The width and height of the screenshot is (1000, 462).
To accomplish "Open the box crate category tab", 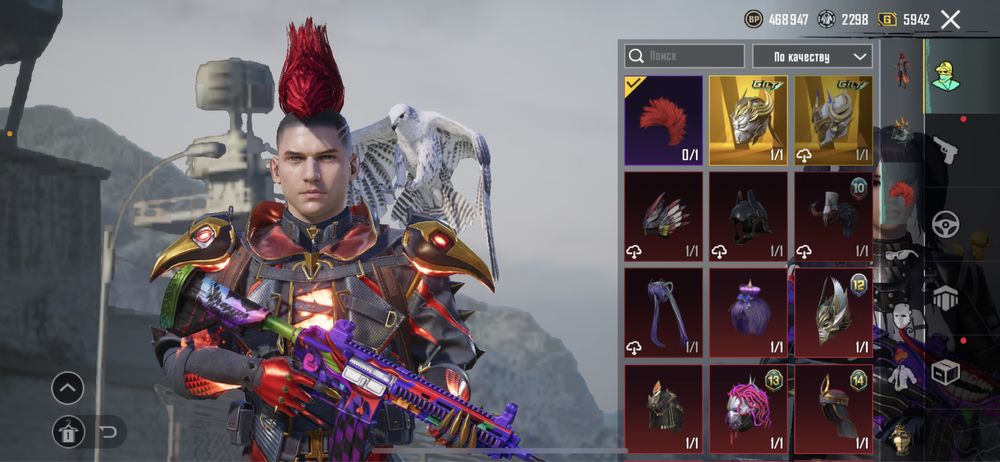I will [945, 372].
